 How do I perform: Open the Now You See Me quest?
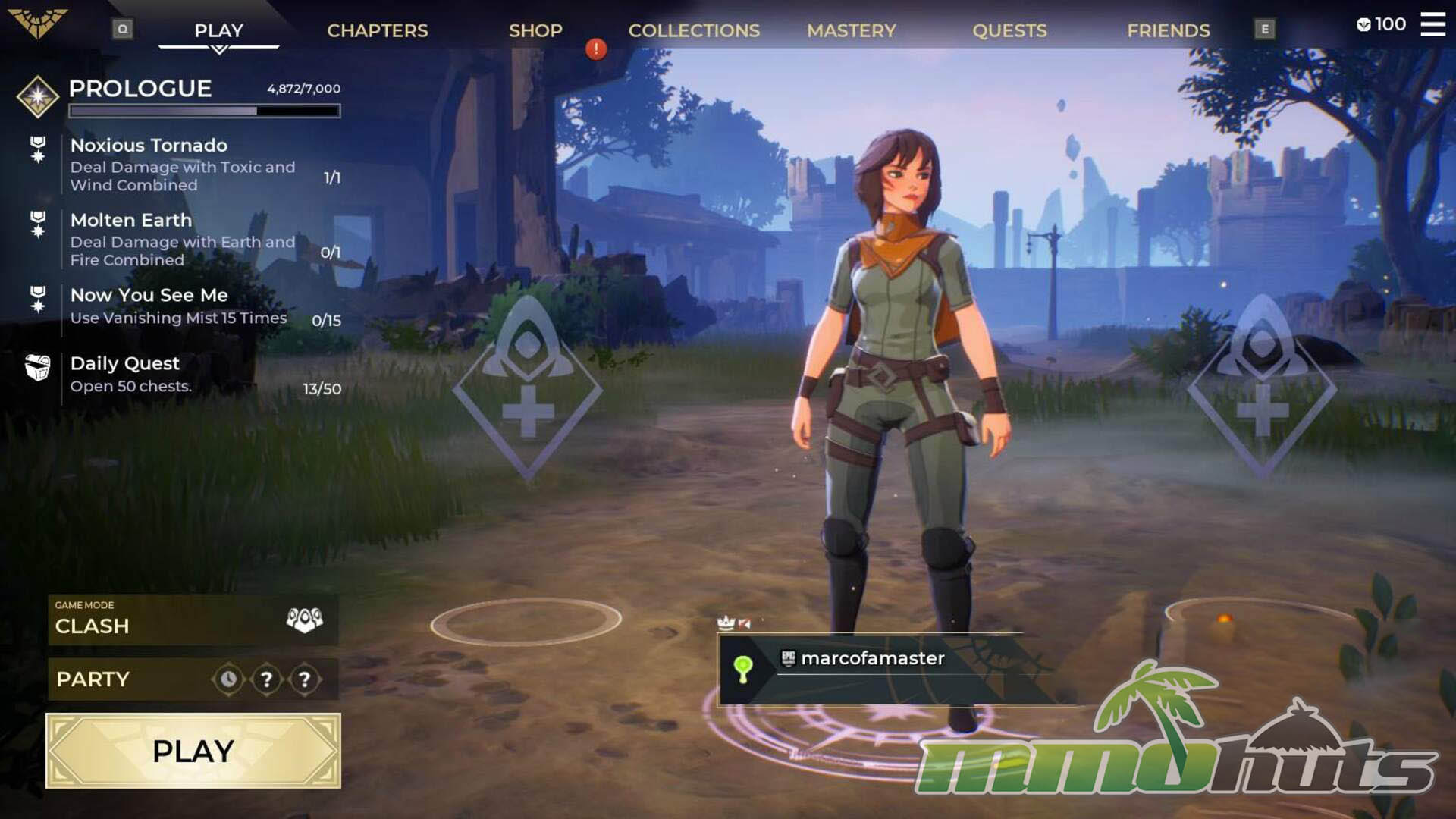point(182,306)
